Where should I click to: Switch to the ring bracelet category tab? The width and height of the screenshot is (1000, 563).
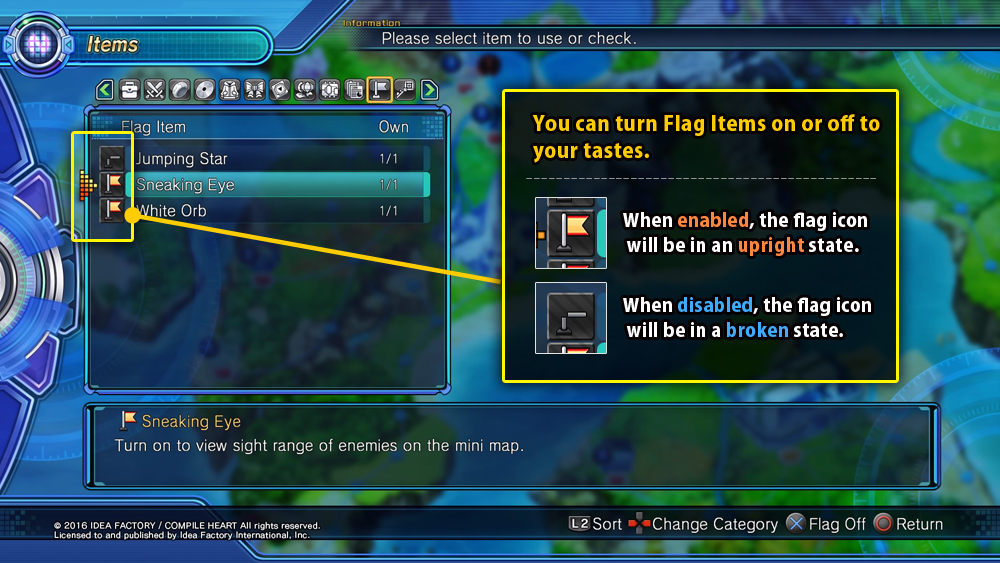179,91
